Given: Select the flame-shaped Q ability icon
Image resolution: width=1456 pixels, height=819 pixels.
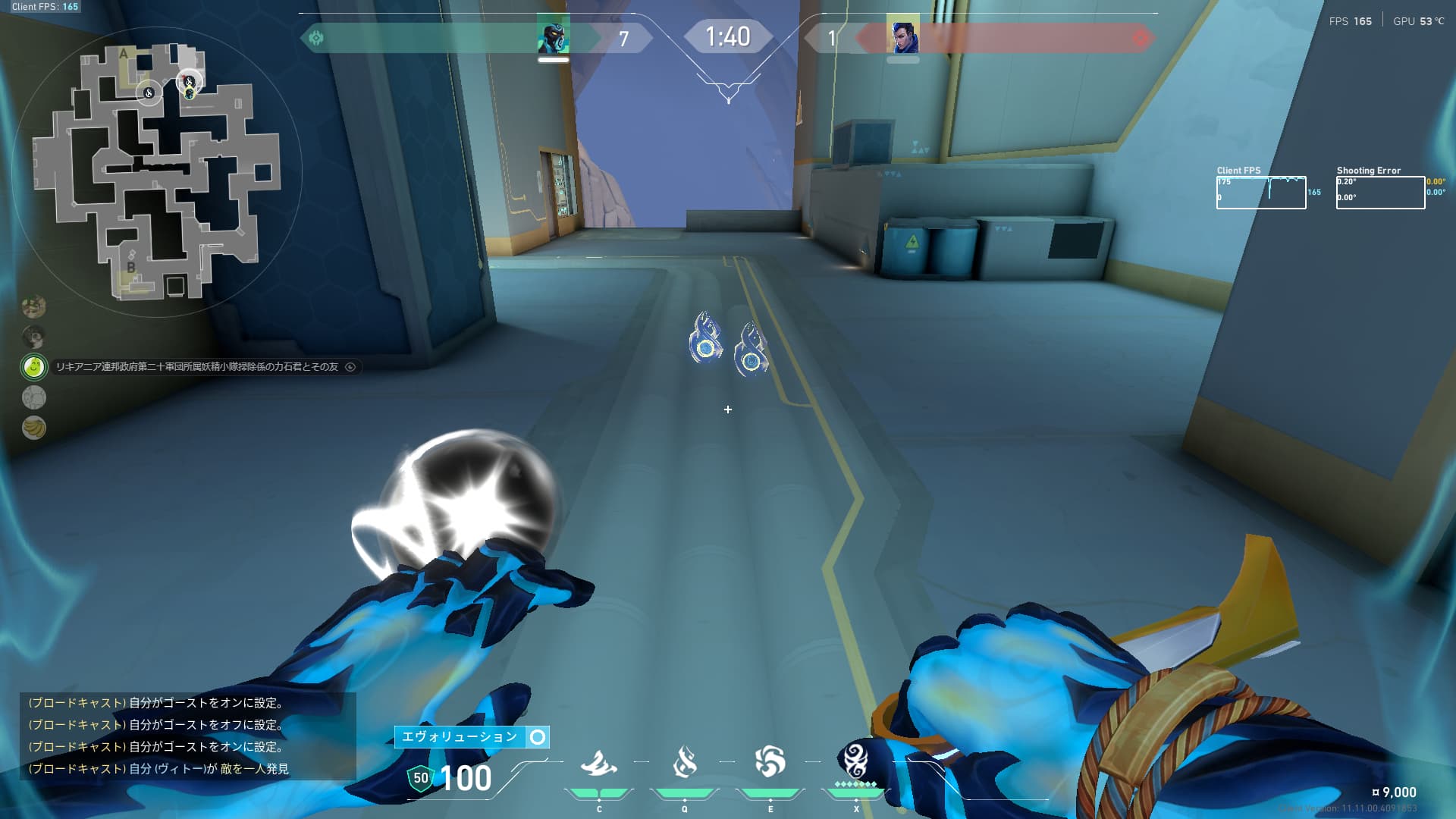Looking at the screenshot, I should point(684,762).
